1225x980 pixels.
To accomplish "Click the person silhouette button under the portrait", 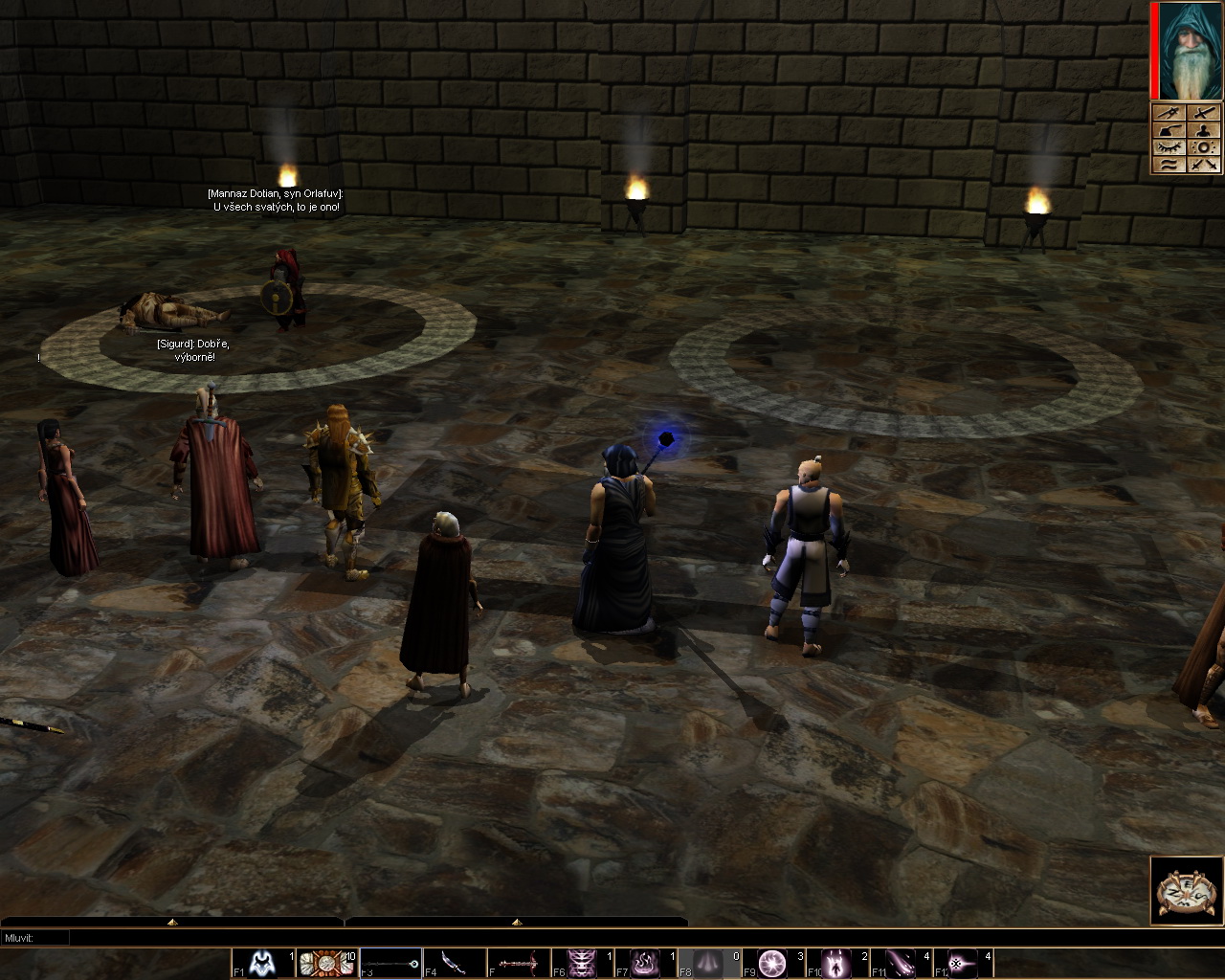I will point(1204,130).
